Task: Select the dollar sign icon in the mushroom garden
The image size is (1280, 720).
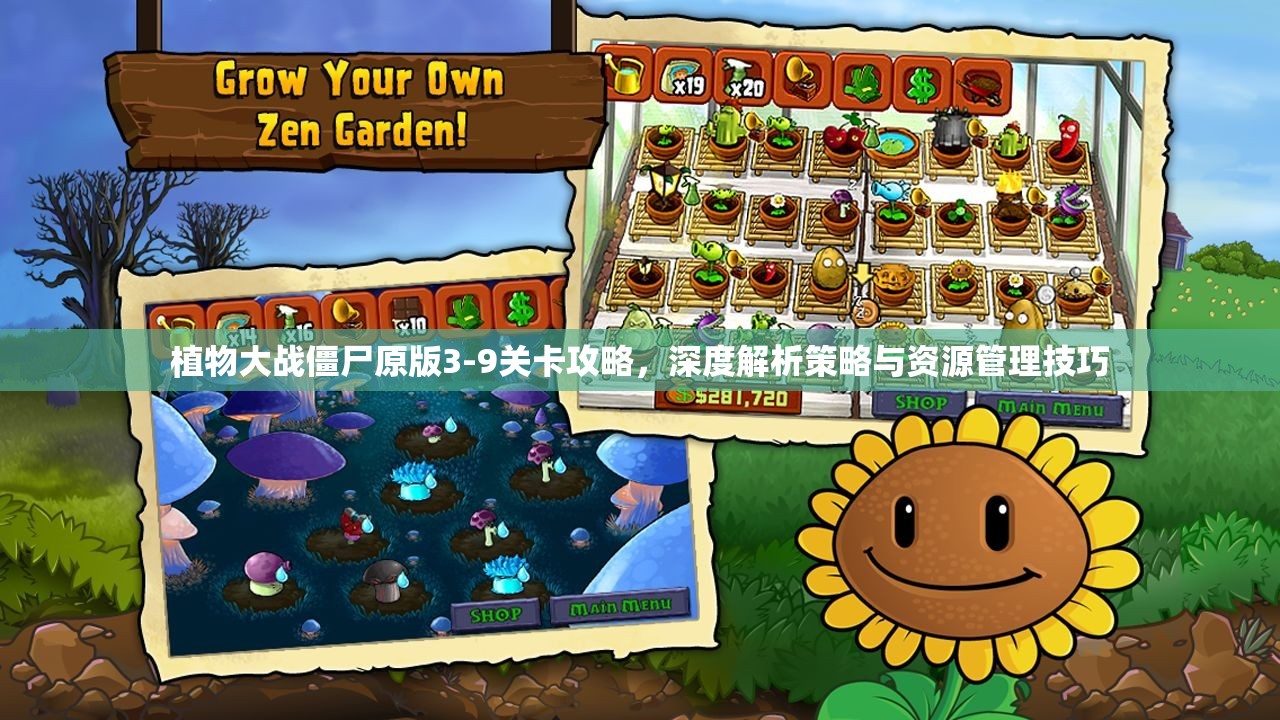Action: [x=520, y=310]
